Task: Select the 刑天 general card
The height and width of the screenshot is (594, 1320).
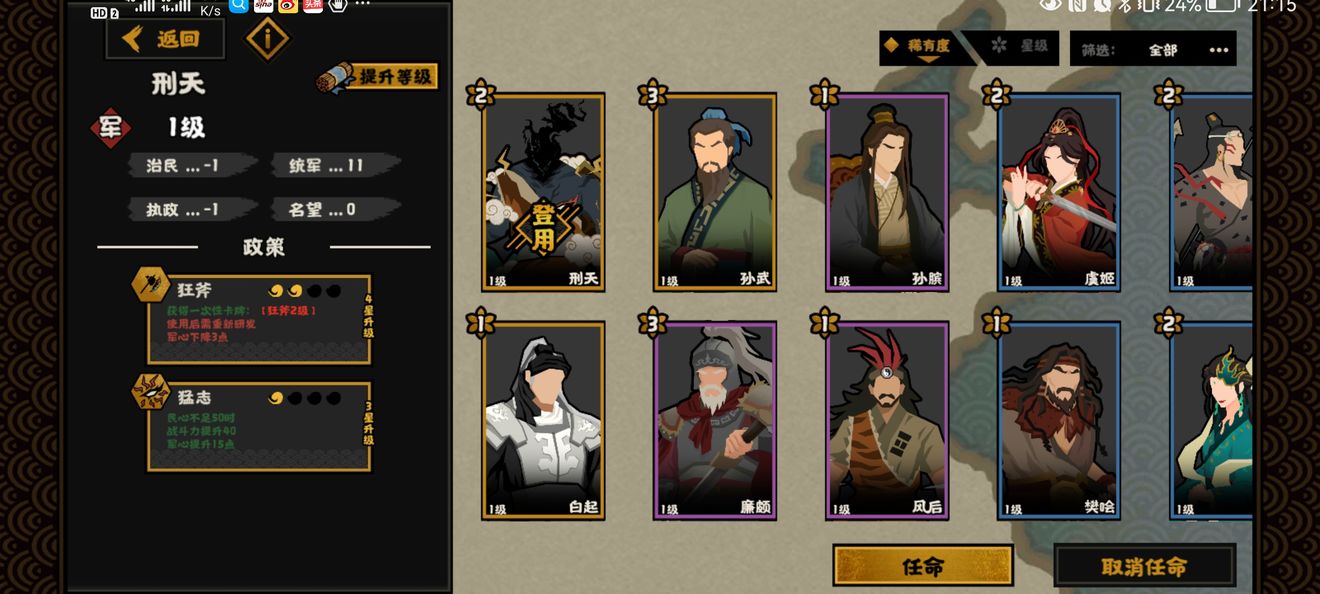Action: pos(543,193)
